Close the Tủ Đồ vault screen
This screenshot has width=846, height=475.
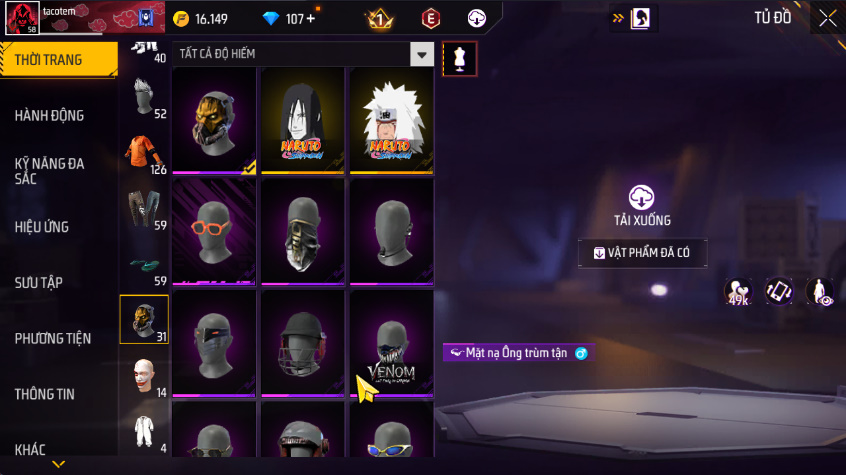(x=828, y=18)
